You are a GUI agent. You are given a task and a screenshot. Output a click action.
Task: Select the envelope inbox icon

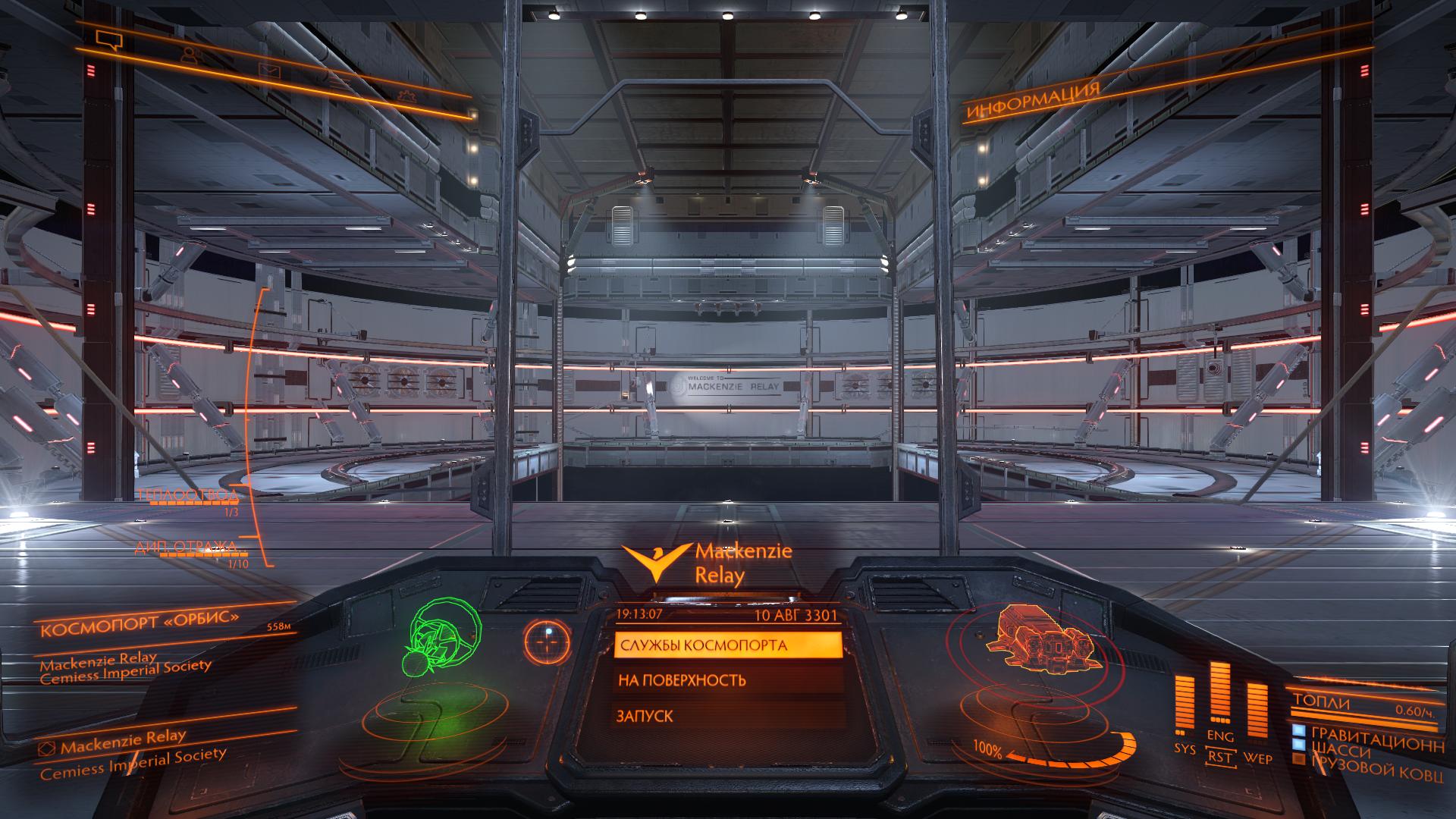[x=269, y=71]
